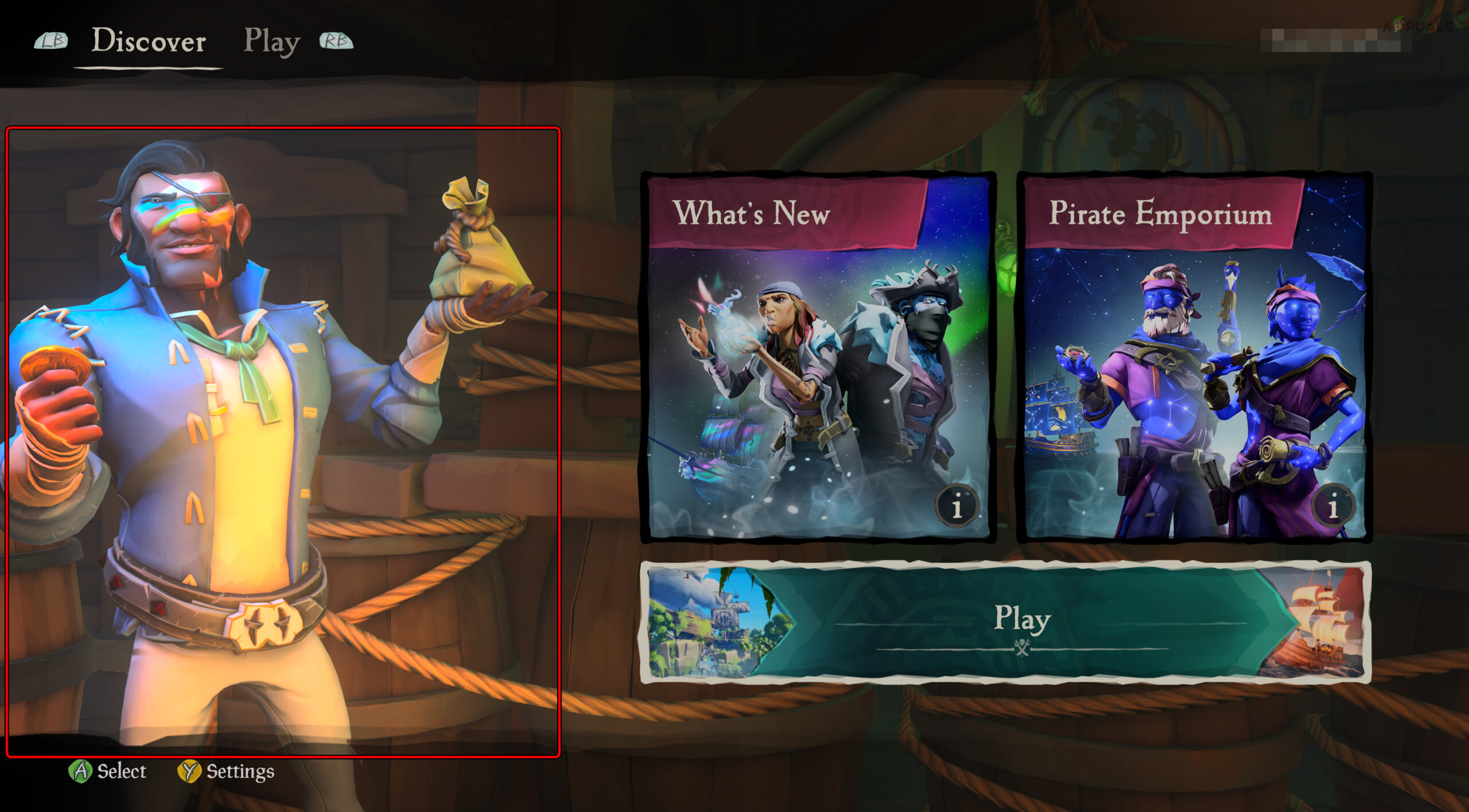Click the Settings label beside the Y prompt

[239, 772]
